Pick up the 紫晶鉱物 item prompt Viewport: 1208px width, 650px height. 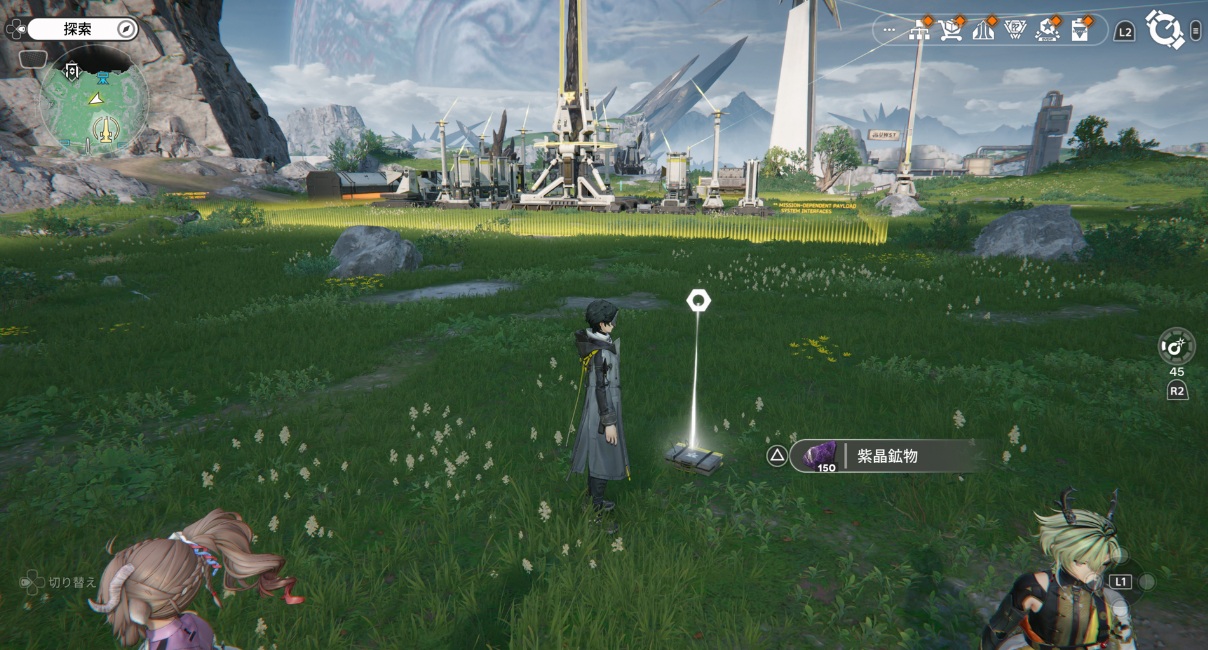[882, 456]
